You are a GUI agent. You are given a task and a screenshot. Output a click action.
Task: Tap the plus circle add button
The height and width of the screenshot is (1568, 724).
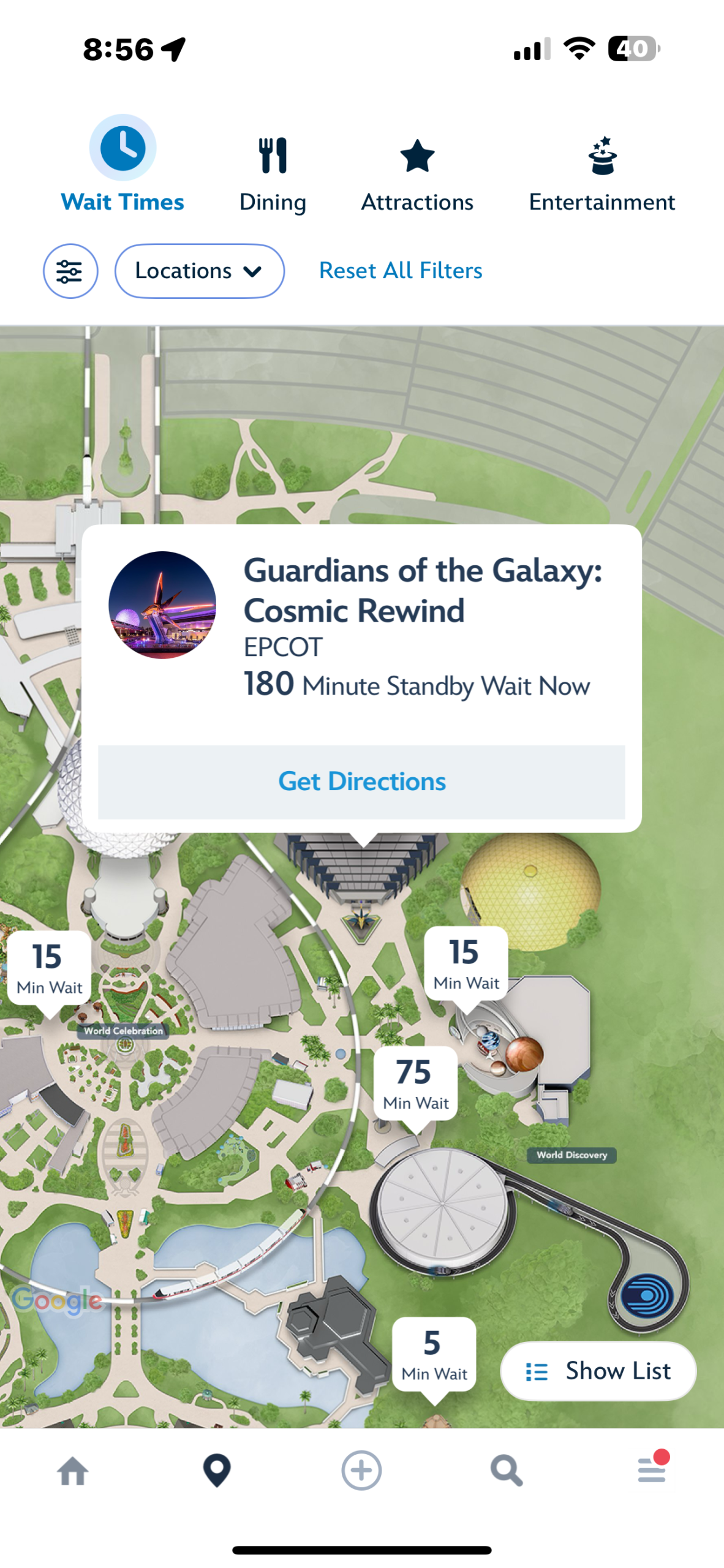click(361, 1471)
